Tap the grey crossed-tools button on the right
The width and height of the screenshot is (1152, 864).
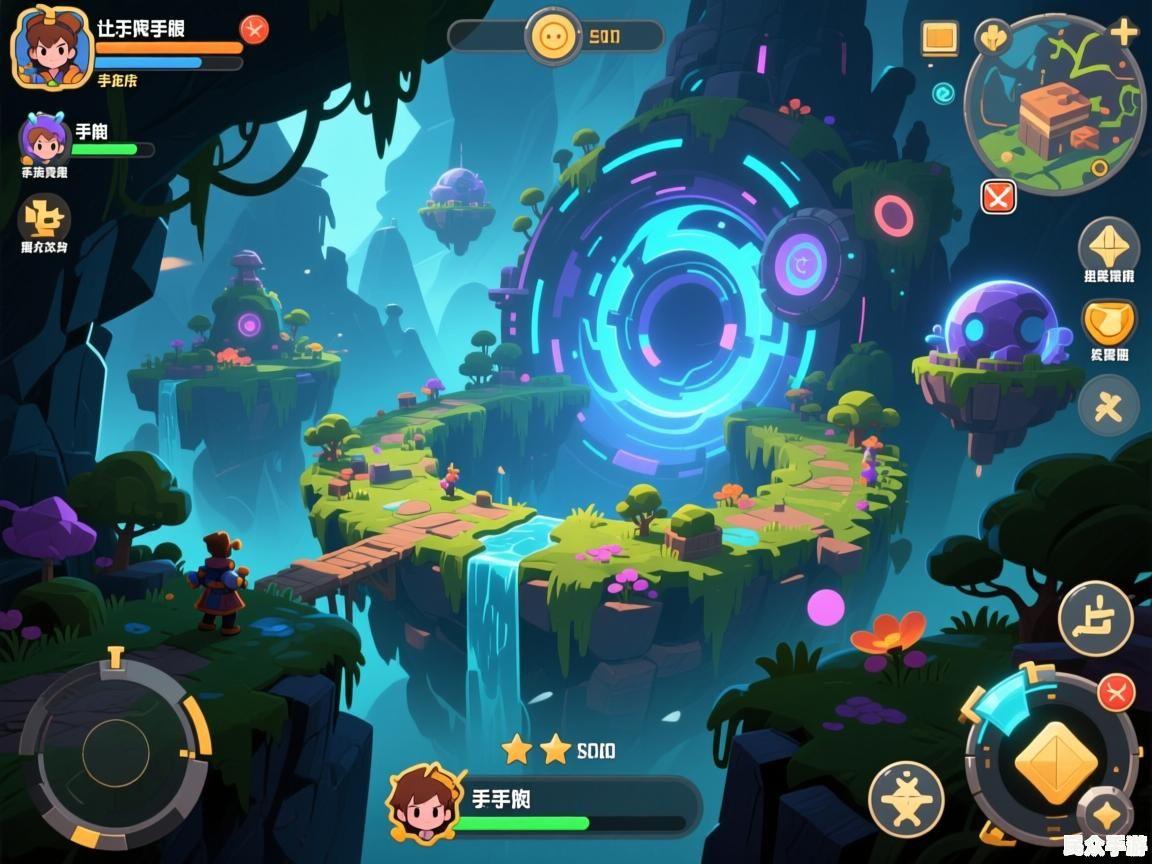(1108, 405)
